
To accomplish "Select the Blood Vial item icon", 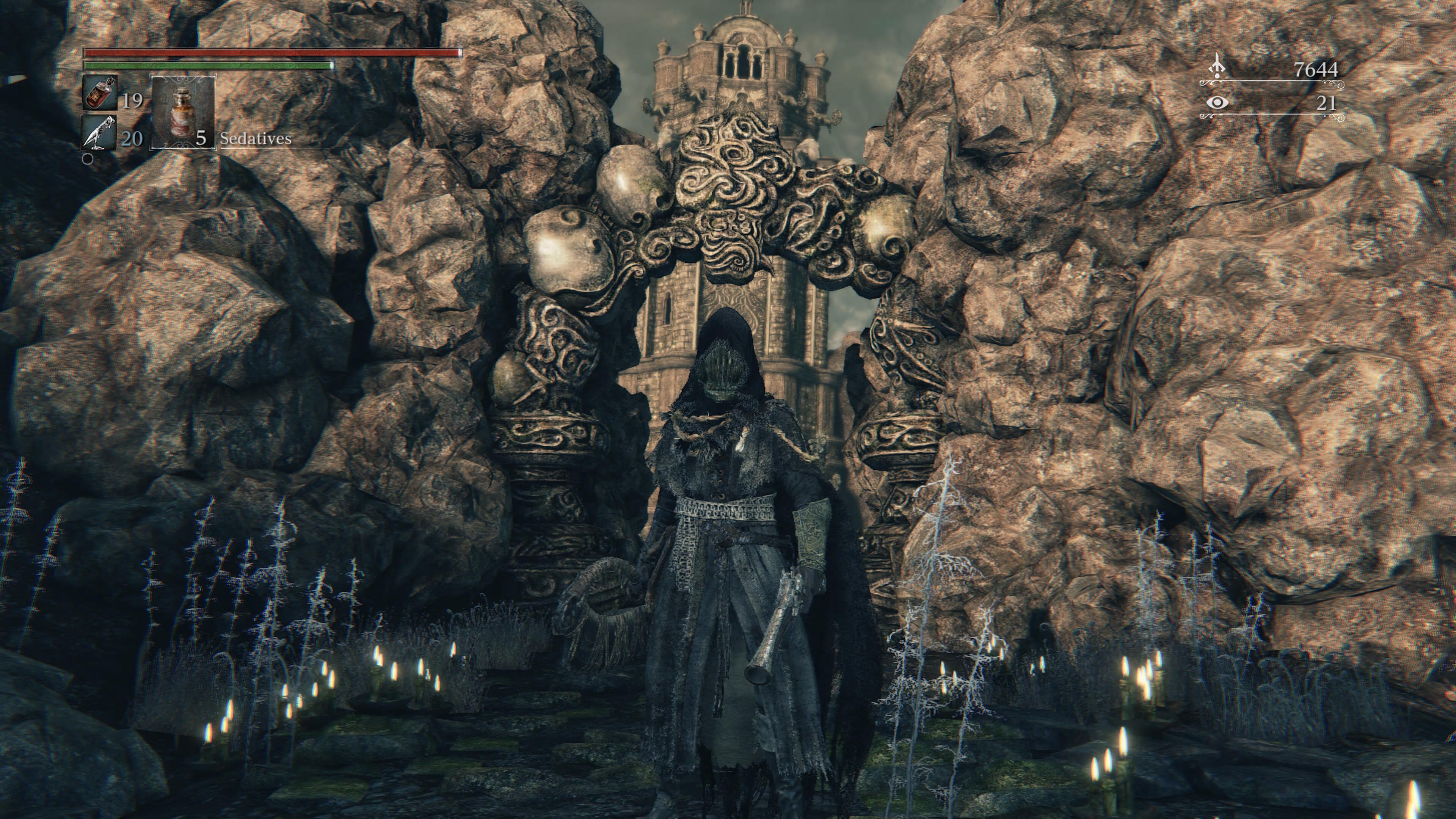I will [x=100, y=92].
